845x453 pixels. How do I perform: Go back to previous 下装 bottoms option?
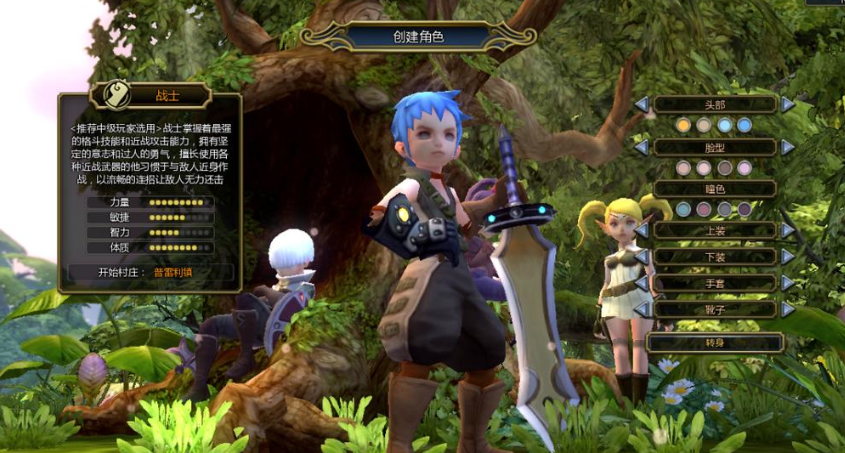641,257
